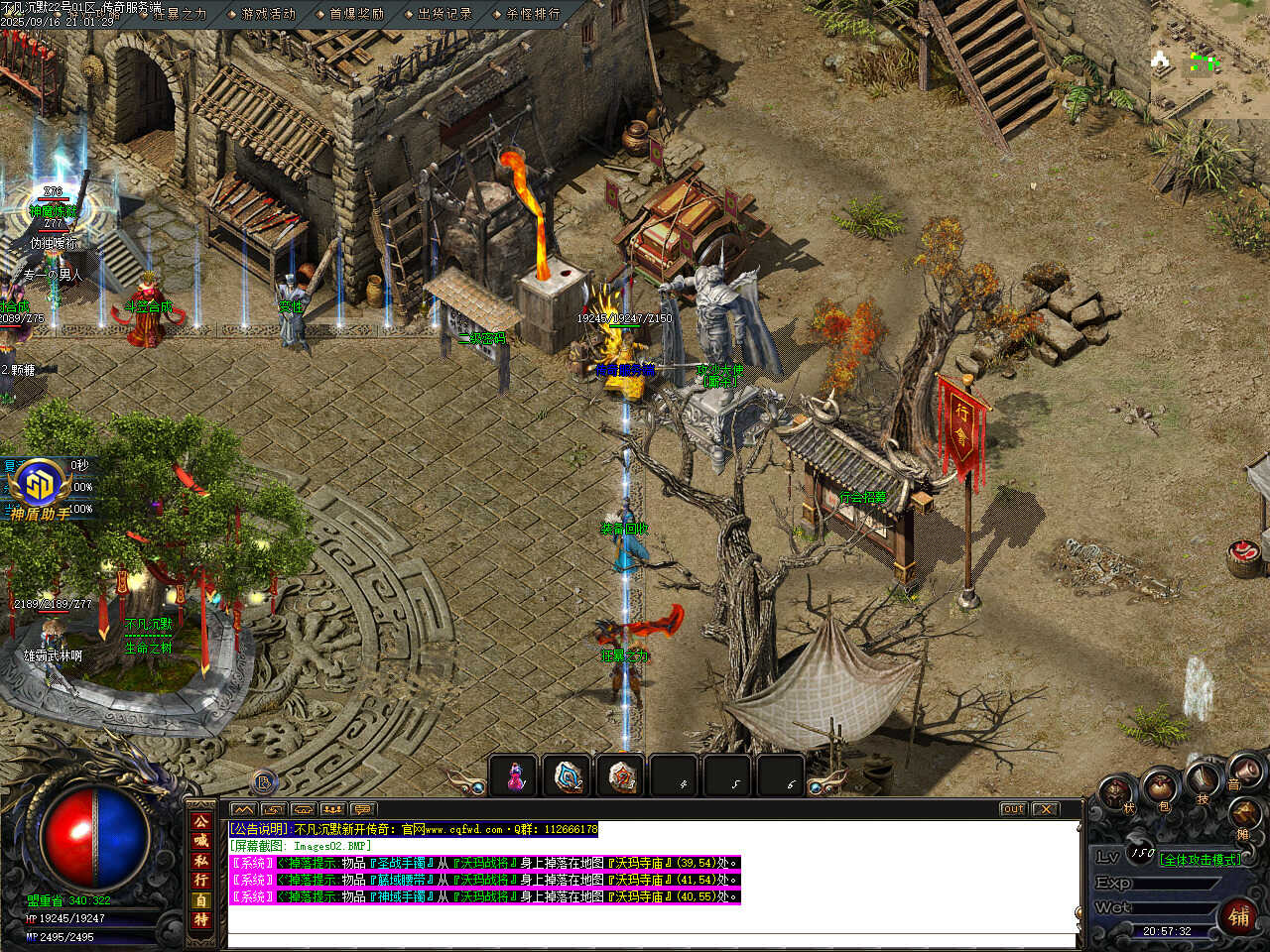The height and width of the screenshot is (952, 1270).
Task: Open the 出货记录 drop records menu
Action: pos(444,14)
